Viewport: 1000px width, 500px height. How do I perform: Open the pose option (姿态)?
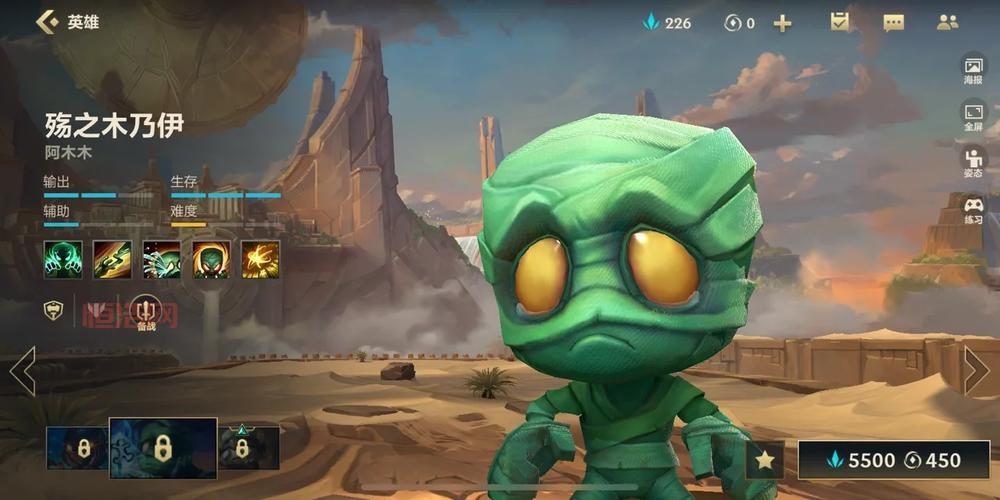pyautogui.click(x=973, y=162)
